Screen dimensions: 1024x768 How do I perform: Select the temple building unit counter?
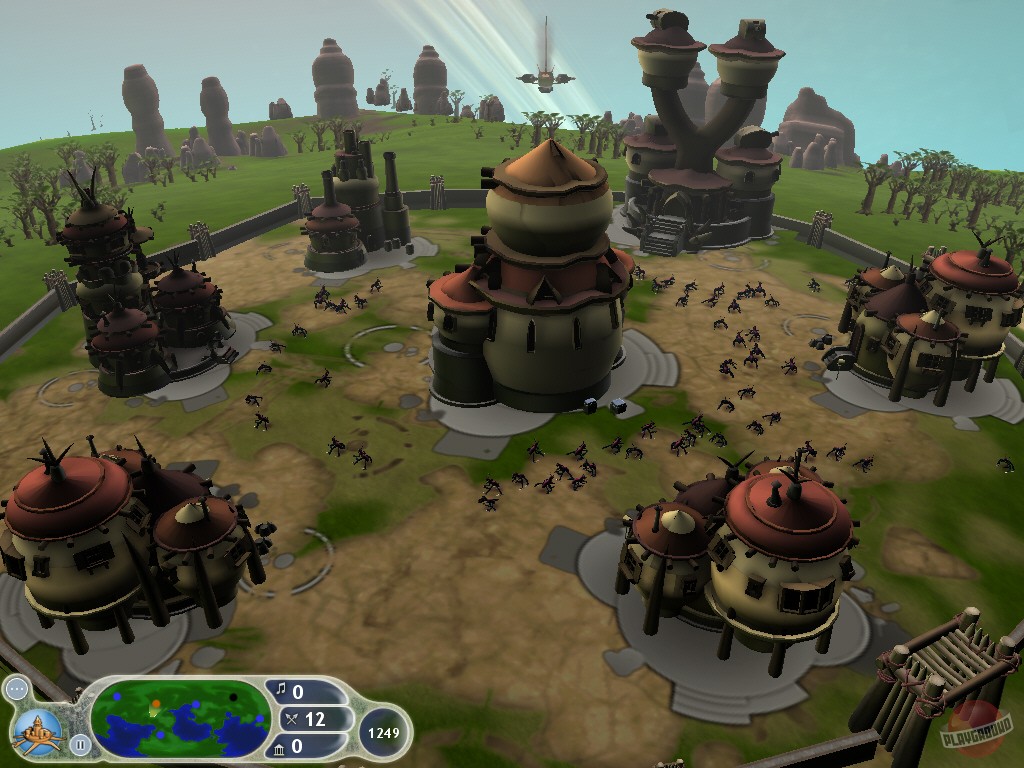[x=297, y=746]
